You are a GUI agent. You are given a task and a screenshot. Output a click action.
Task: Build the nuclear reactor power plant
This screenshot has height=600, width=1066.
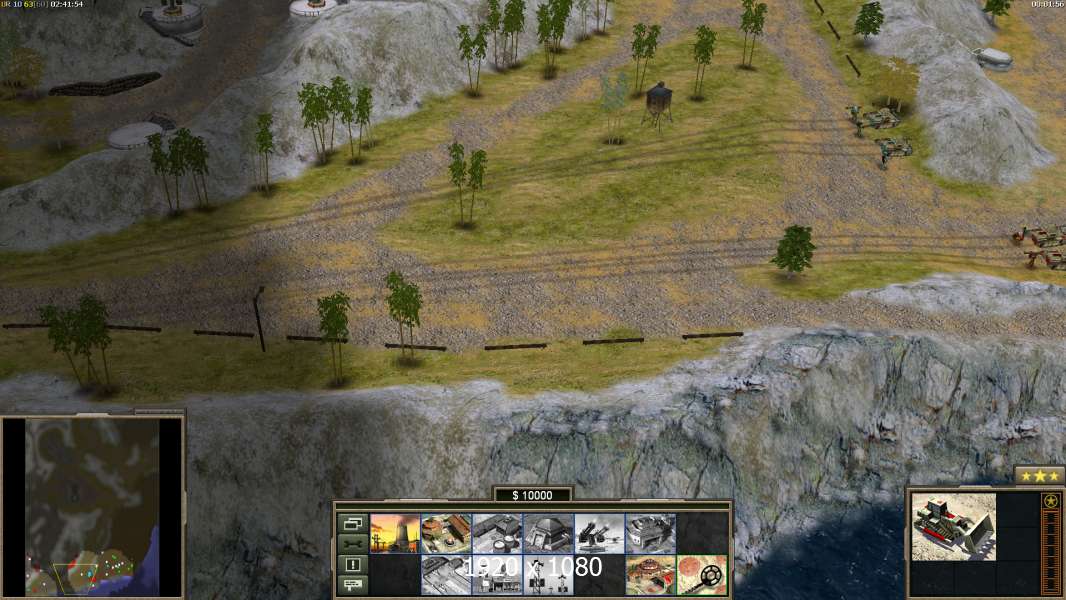[395, 534]
